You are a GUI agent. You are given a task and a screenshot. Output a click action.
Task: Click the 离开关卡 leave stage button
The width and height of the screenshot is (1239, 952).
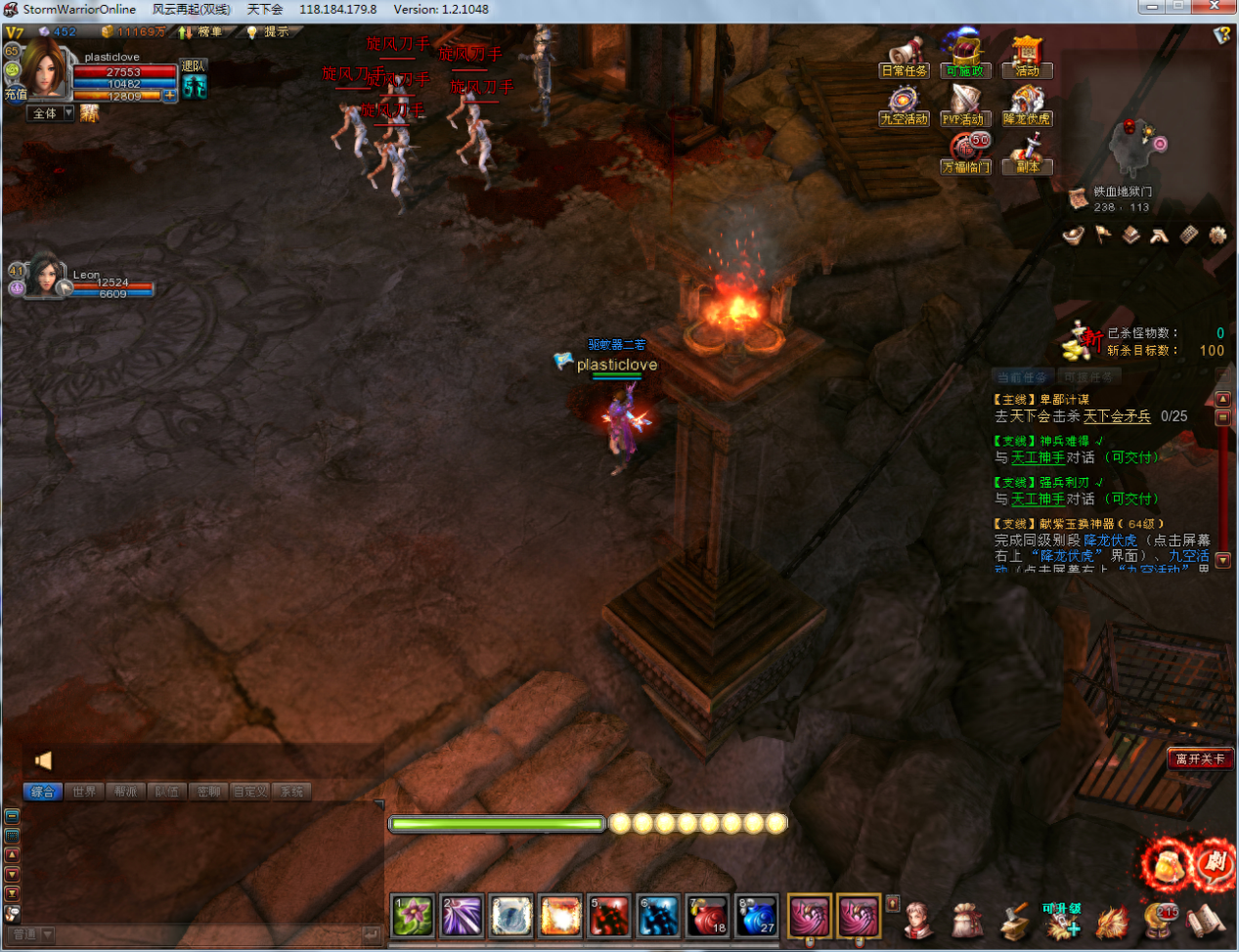(x=1200, y=758)
